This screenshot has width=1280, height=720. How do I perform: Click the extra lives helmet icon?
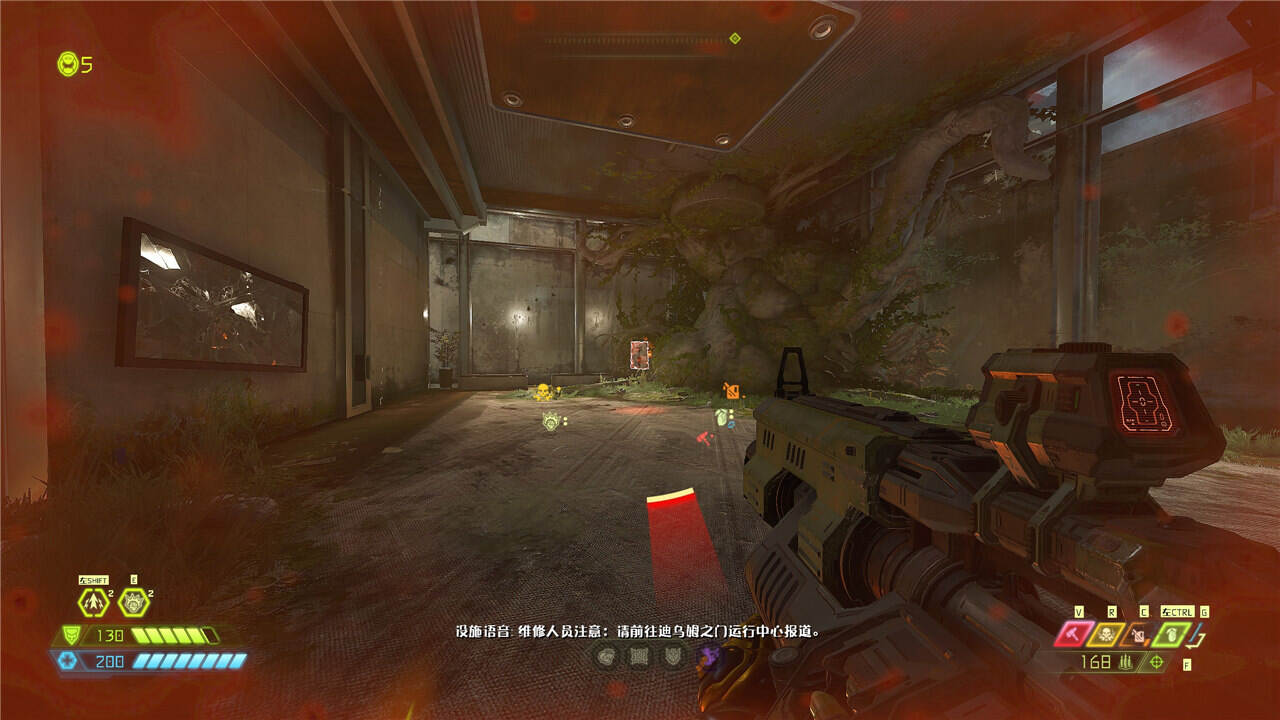pos(68,64)
